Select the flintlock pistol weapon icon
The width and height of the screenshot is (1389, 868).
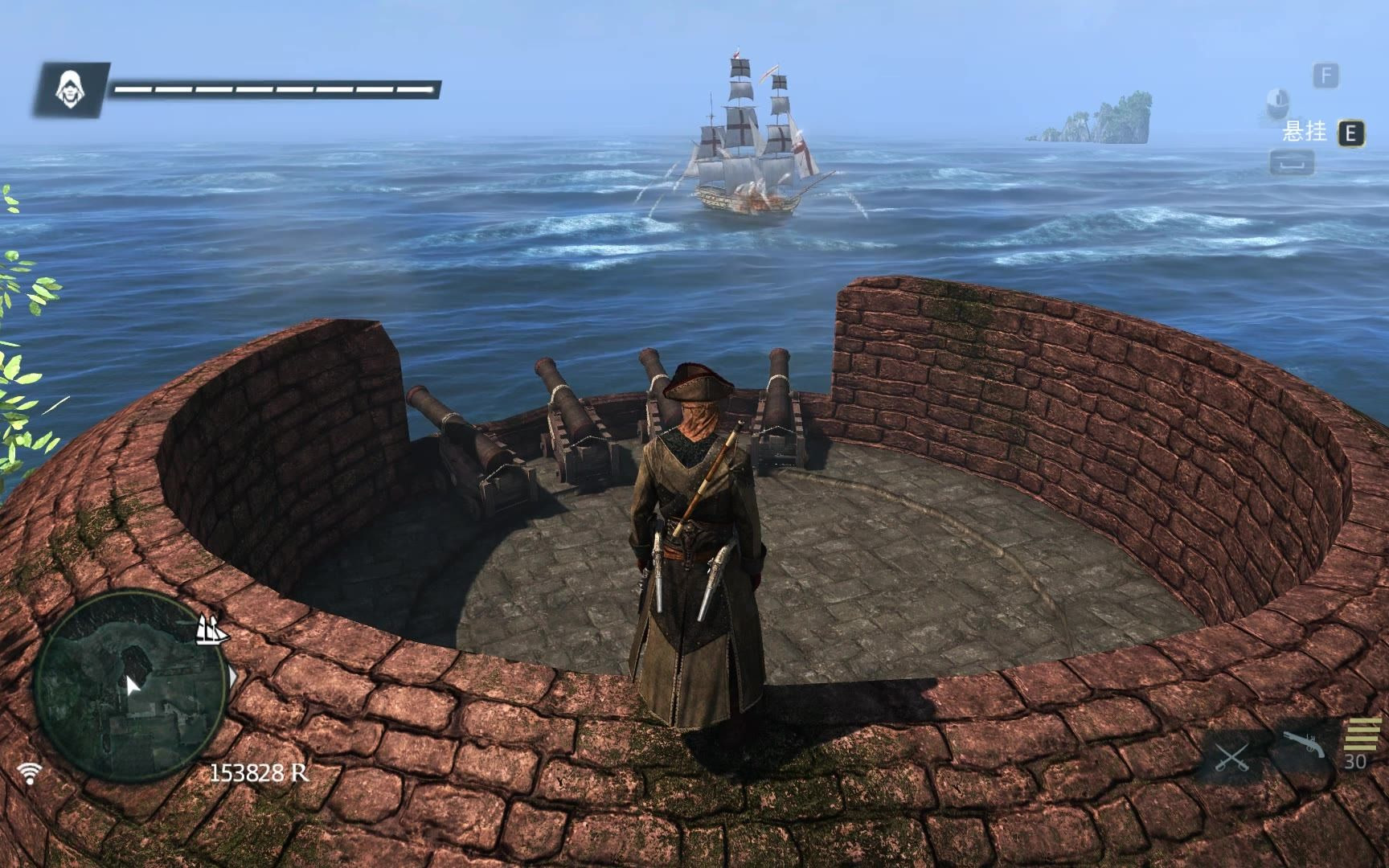(1302, 745)
